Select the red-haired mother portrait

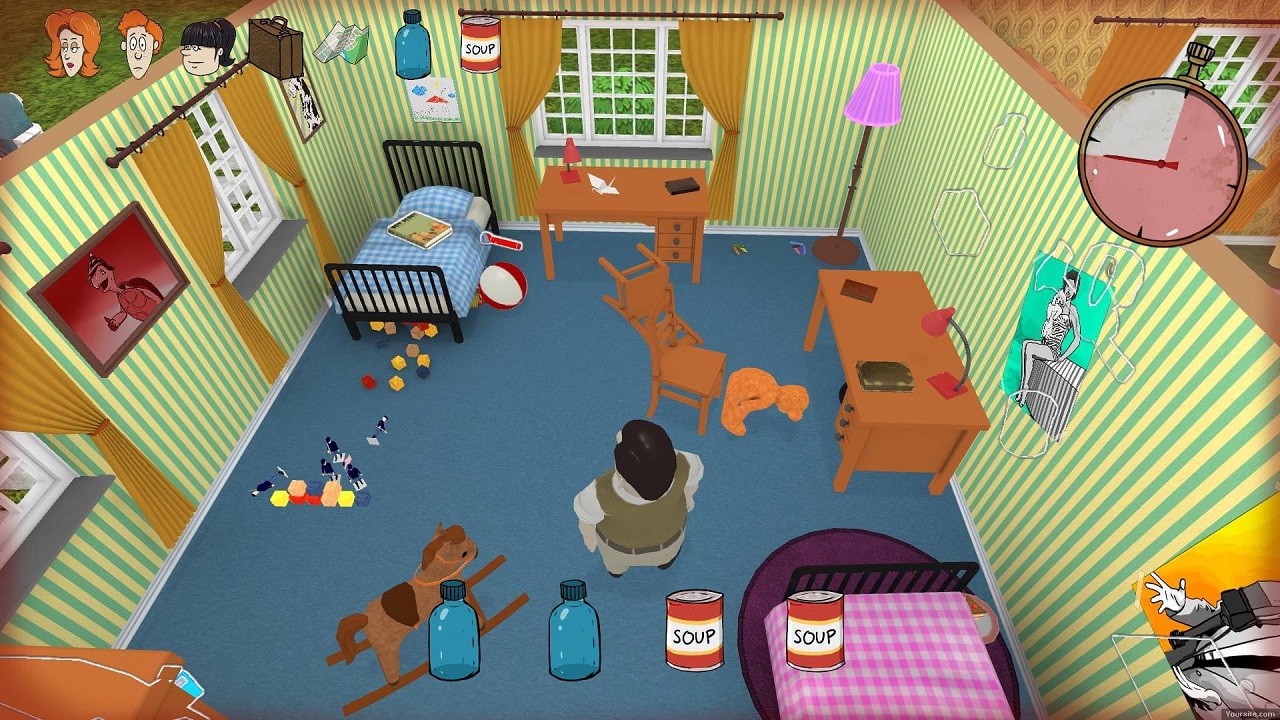point(72,43)
